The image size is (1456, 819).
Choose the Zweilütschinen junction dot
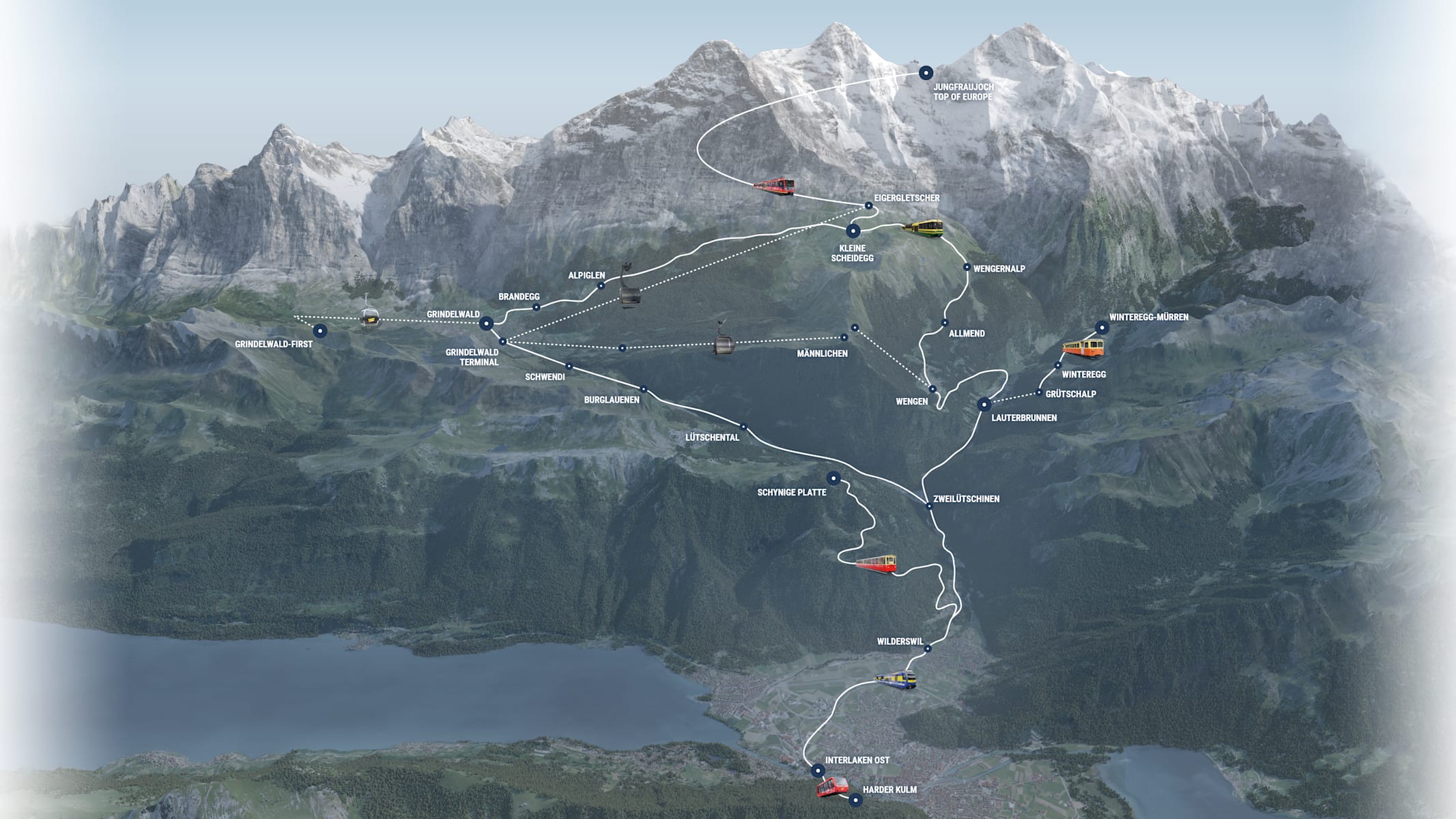tap(929, 507)
